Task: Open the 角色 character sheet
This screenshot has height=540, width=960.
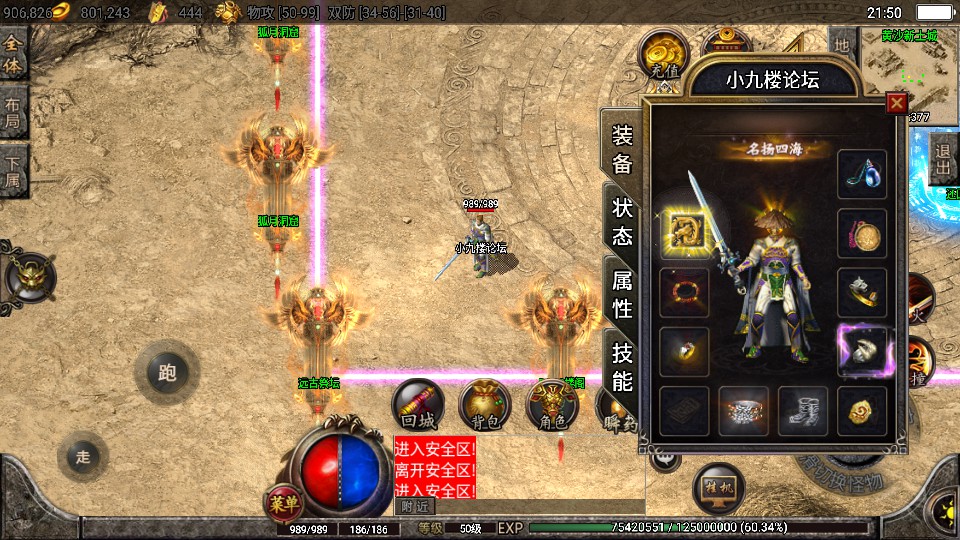Action: 552,405
